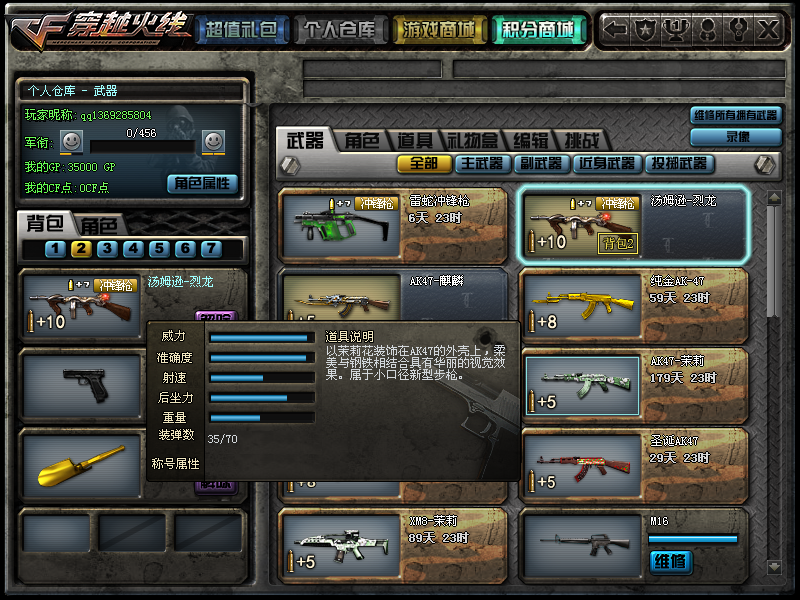Switch to the left-panel 角色 tab
800x600 pixels.
(x=99, y=226)
